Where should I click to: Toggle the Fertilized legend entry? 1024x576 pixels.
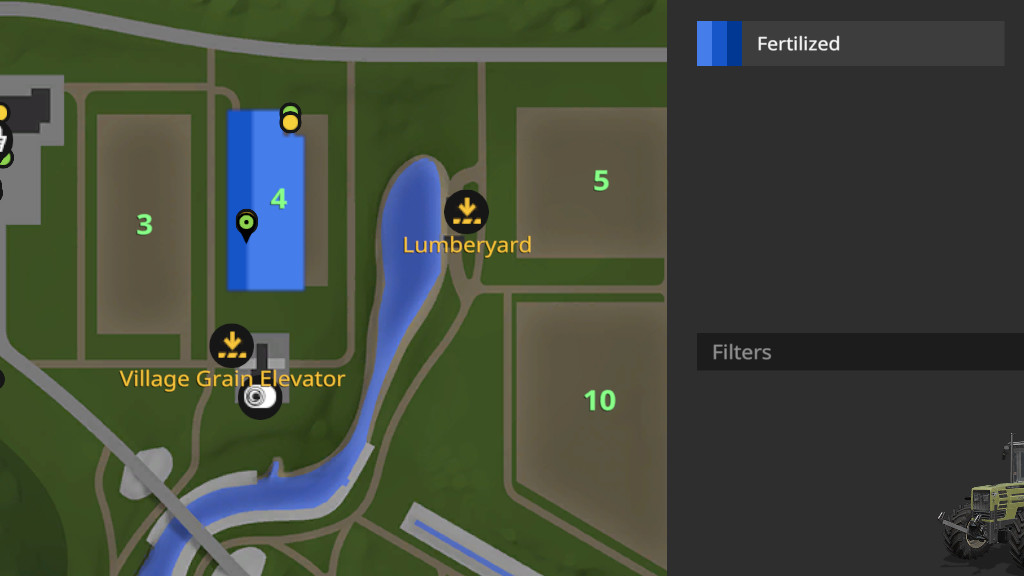click(x=850, y=44)
